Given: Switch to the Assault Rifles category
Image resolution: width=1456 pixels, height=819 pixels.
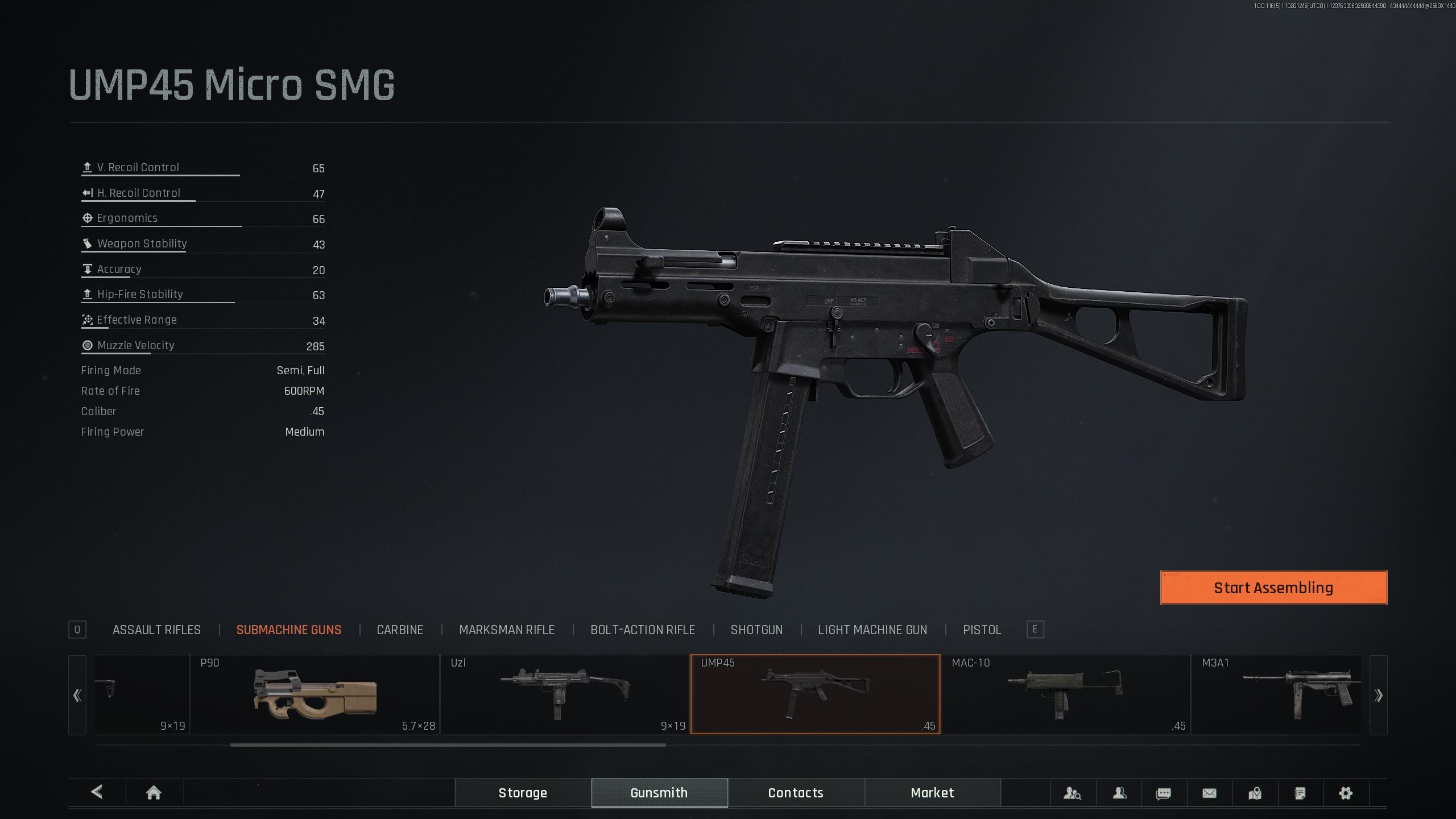Looking at the screenshot, I should 156,630.
